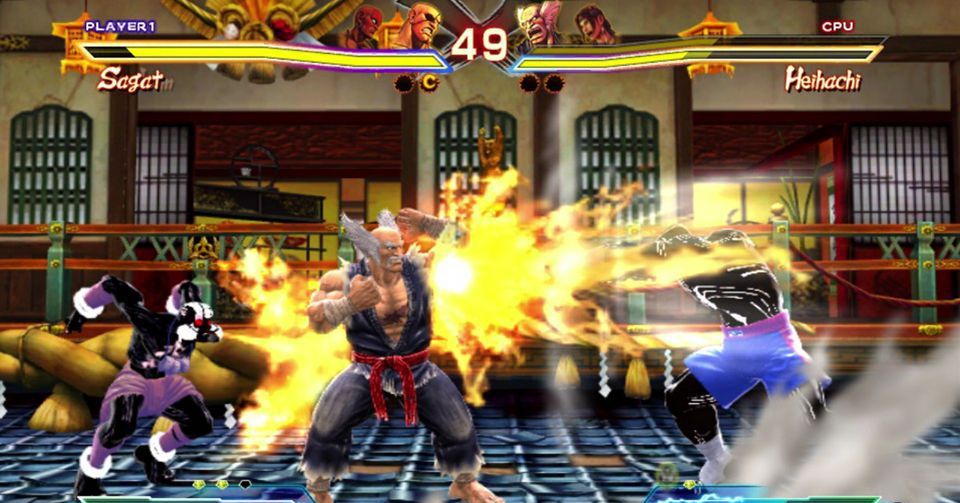Select the long-haired partner portrait

point(592,25)
